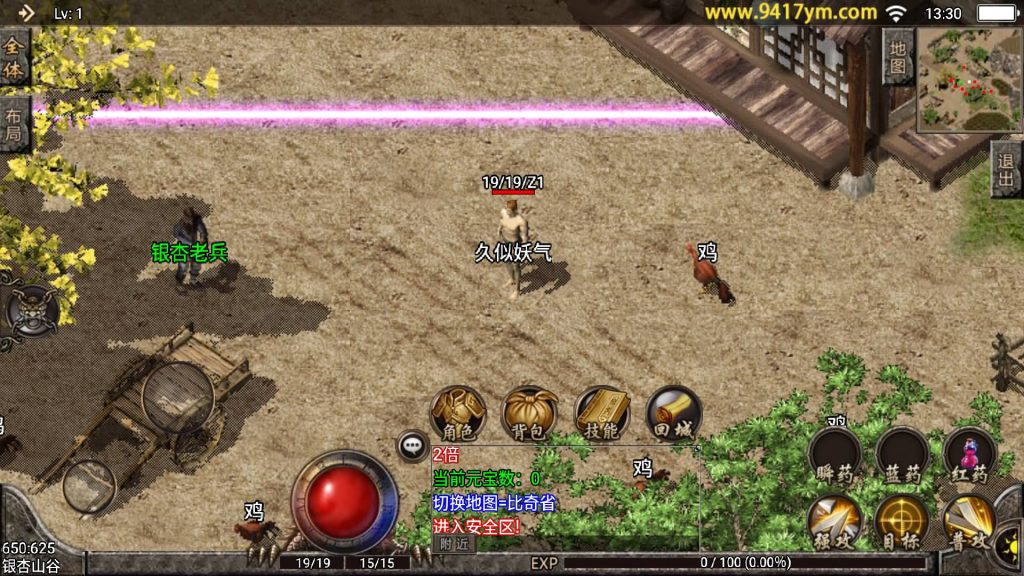Activate the 强攻 forced attack skill

(x=834, y=520)
